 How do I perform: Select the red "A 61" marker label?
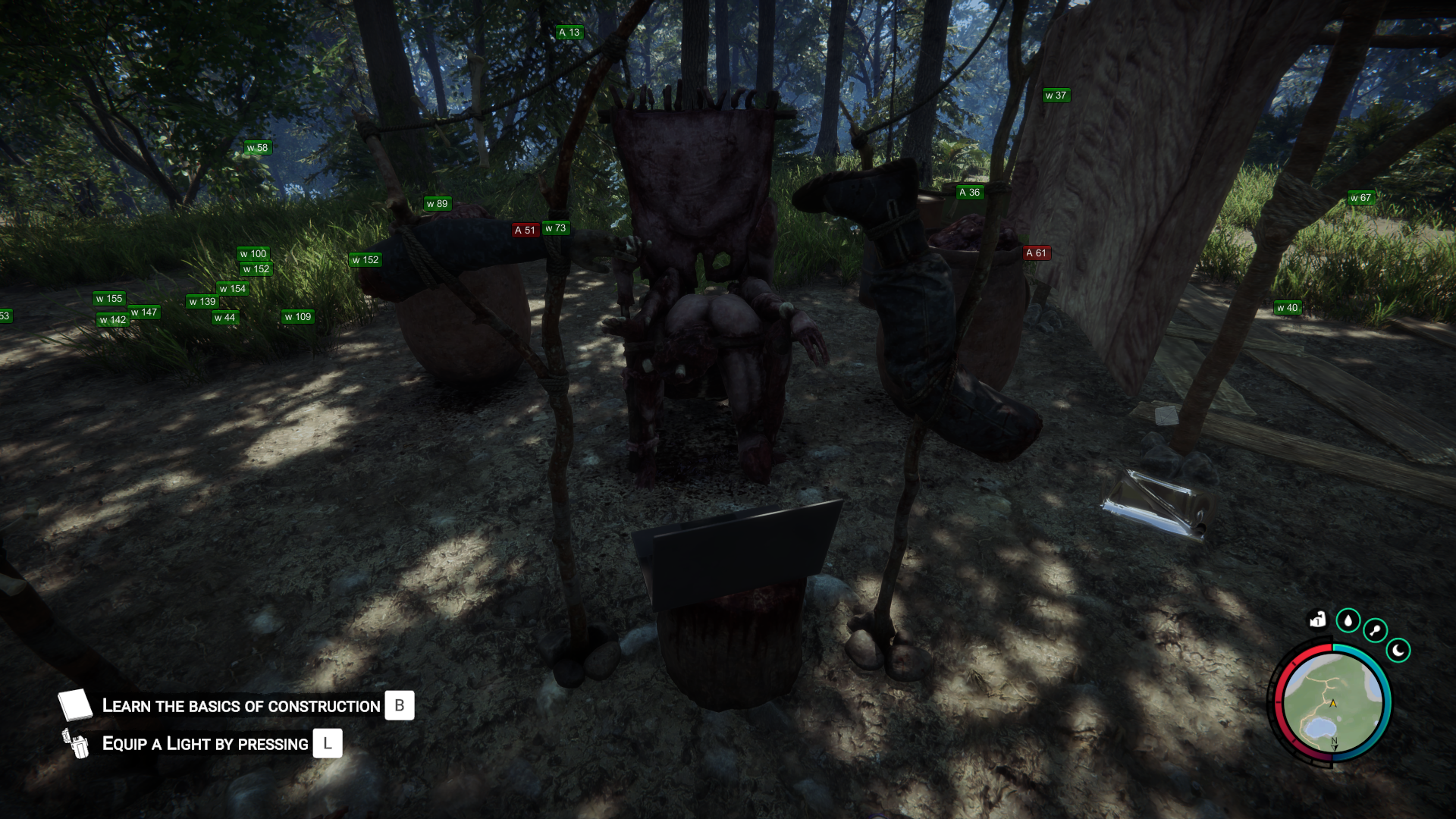coord(1036,253)
